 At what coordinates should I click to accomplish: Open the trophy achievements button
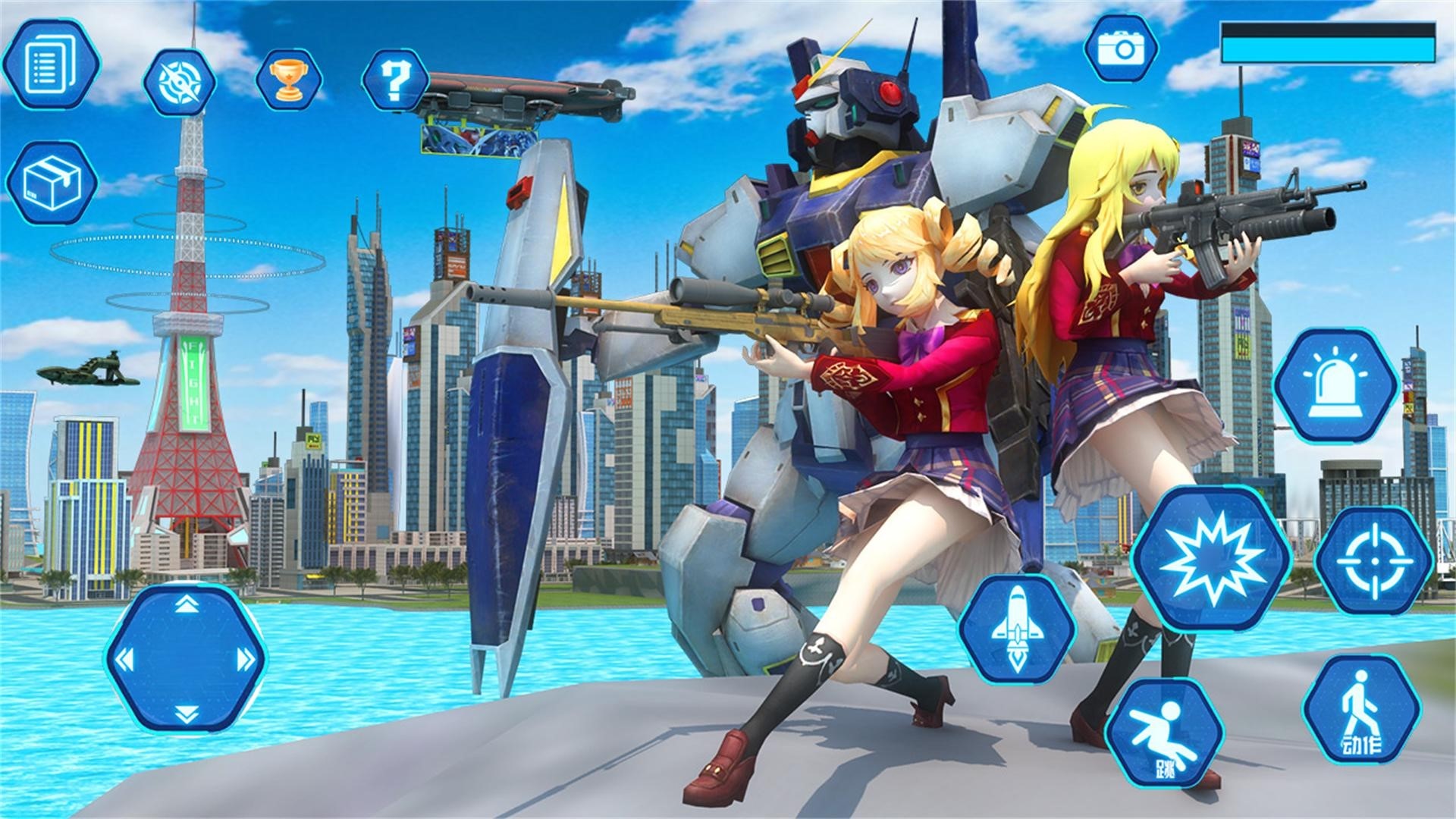point(289,80)
